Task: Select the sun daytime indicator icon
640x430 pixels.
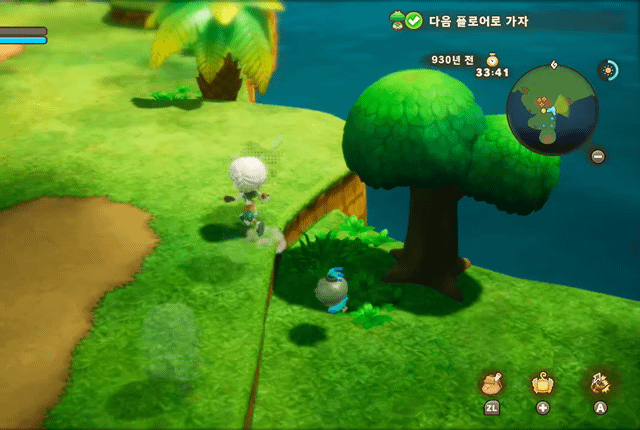Action: tap(607, 69)
